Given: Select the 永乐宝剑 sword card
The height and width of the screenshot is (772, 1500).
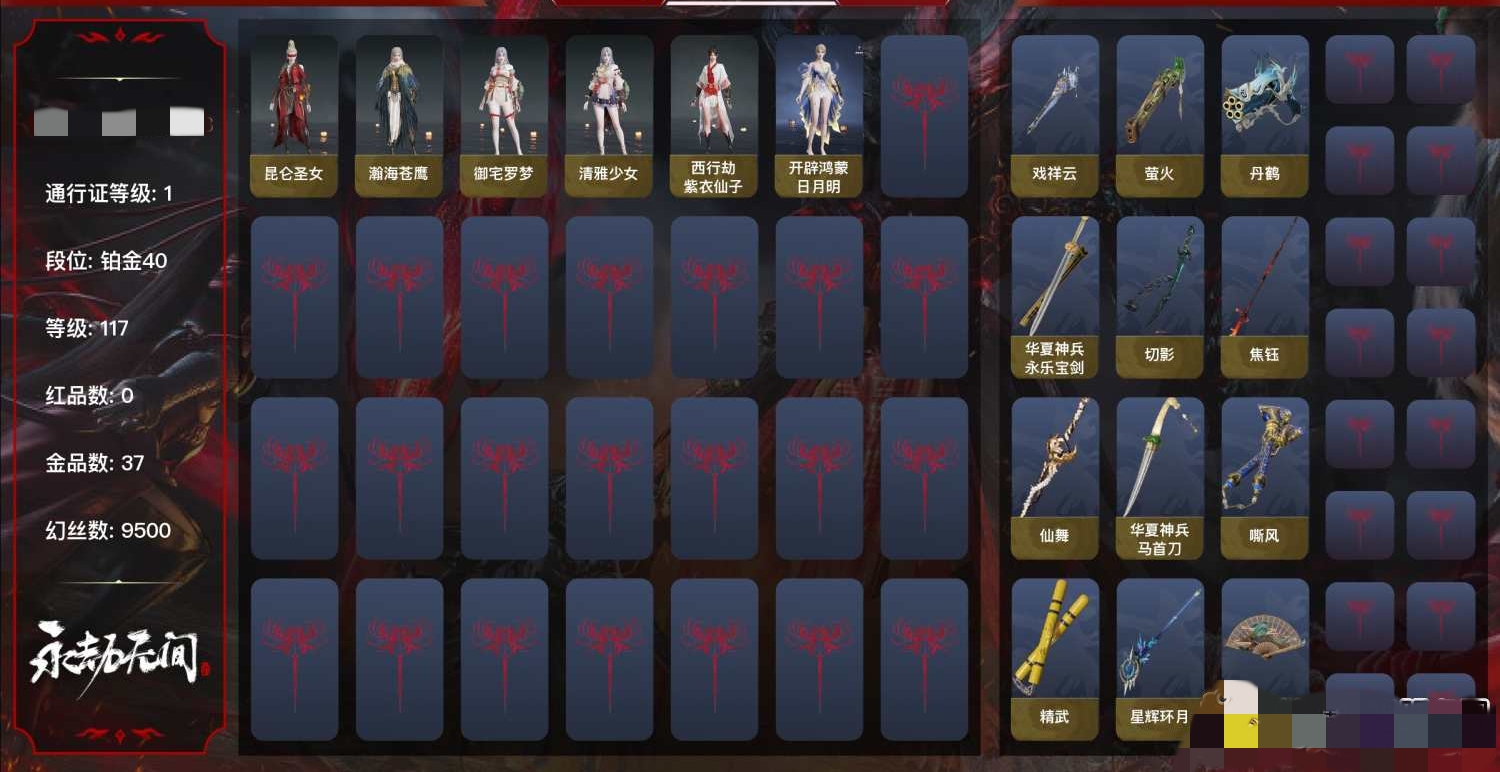Looking at the screenshot, I should coord(1055,297).
